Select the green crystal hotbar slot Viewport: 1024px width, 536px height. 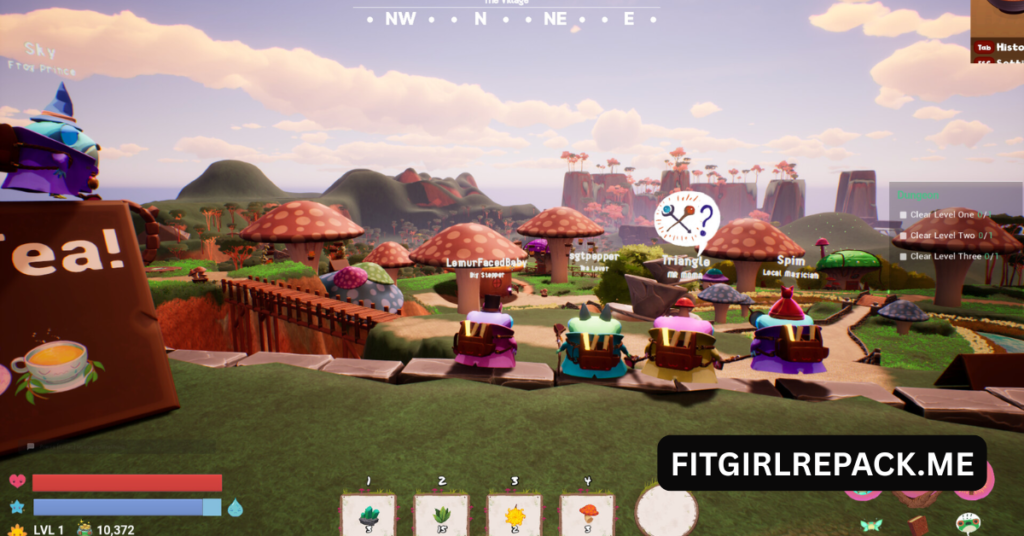coord(368,515)
